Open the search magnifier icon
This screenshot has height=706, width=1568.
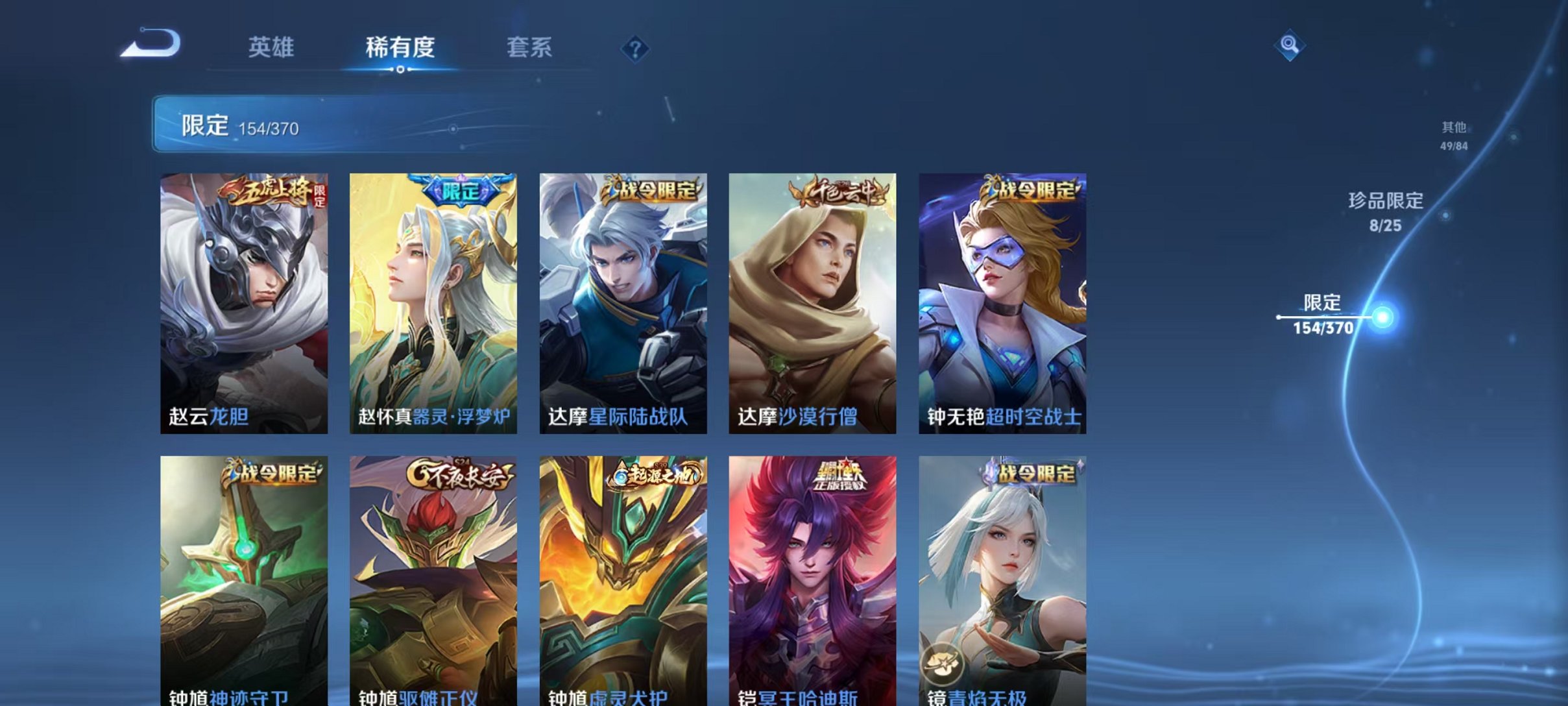[1290, 45]
